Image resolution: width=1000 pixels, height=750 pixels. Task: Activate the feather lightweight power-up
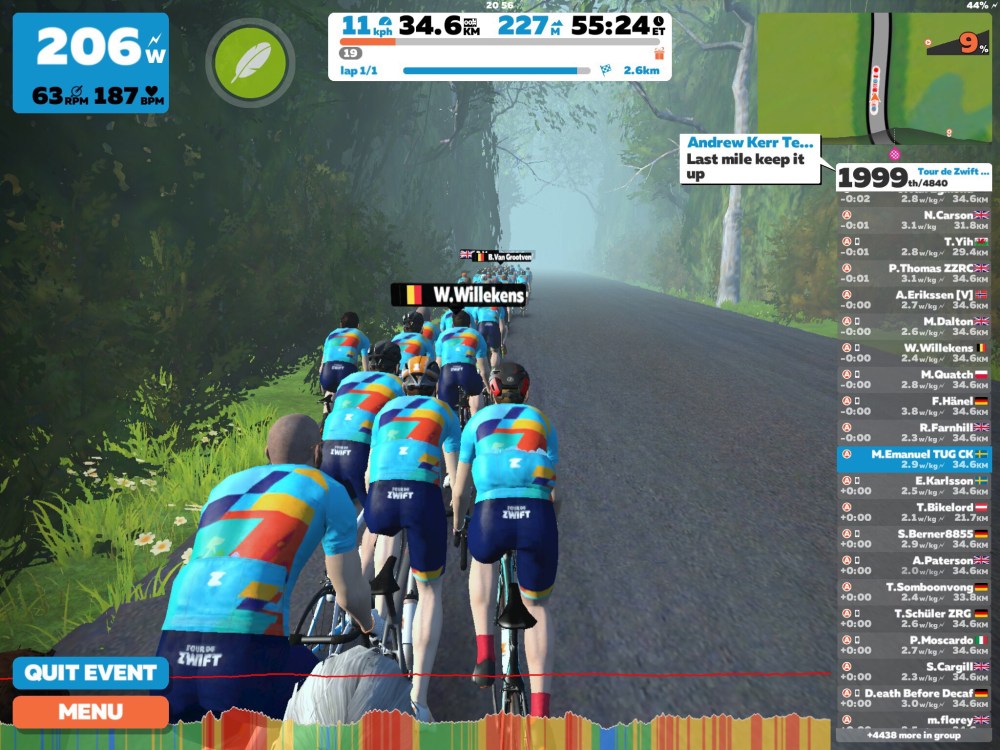click(x=250, y=63)
